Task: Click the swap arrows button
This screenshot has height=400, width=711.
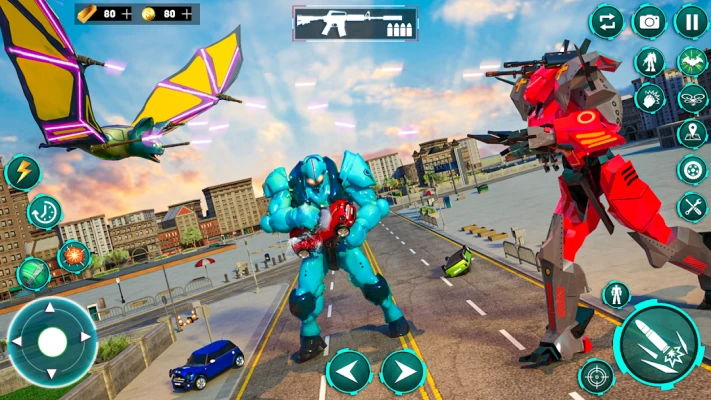Action: pyautogui.click(x=606, y=21)
